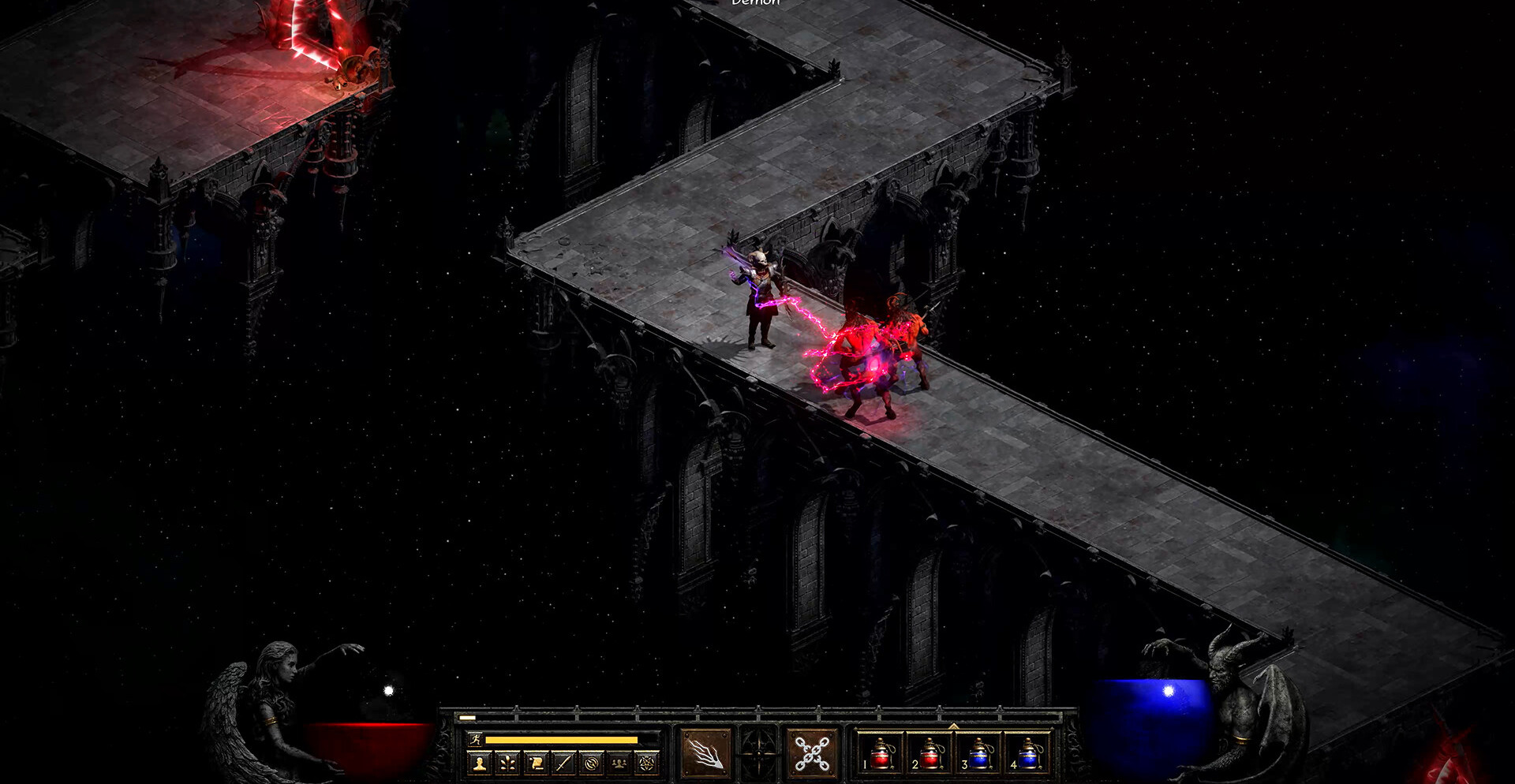The height and width of the screenshot is (784, 1515).
Task: Drink the blue mana potion in slot 3
Action: tap(978, 753)
